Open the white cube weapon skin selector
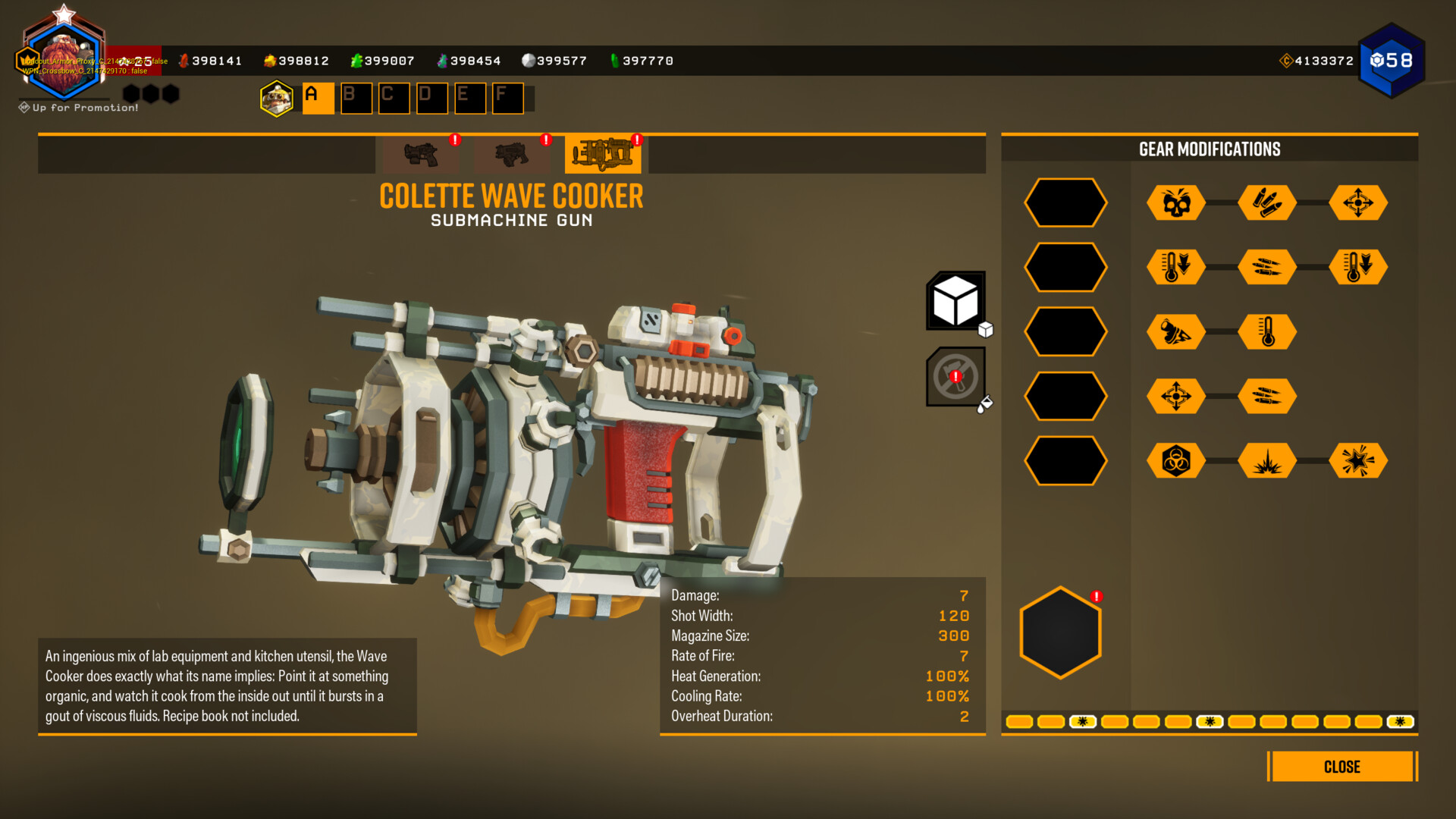The height and width of the screenshot is (819, 1456). coord(955,301)
